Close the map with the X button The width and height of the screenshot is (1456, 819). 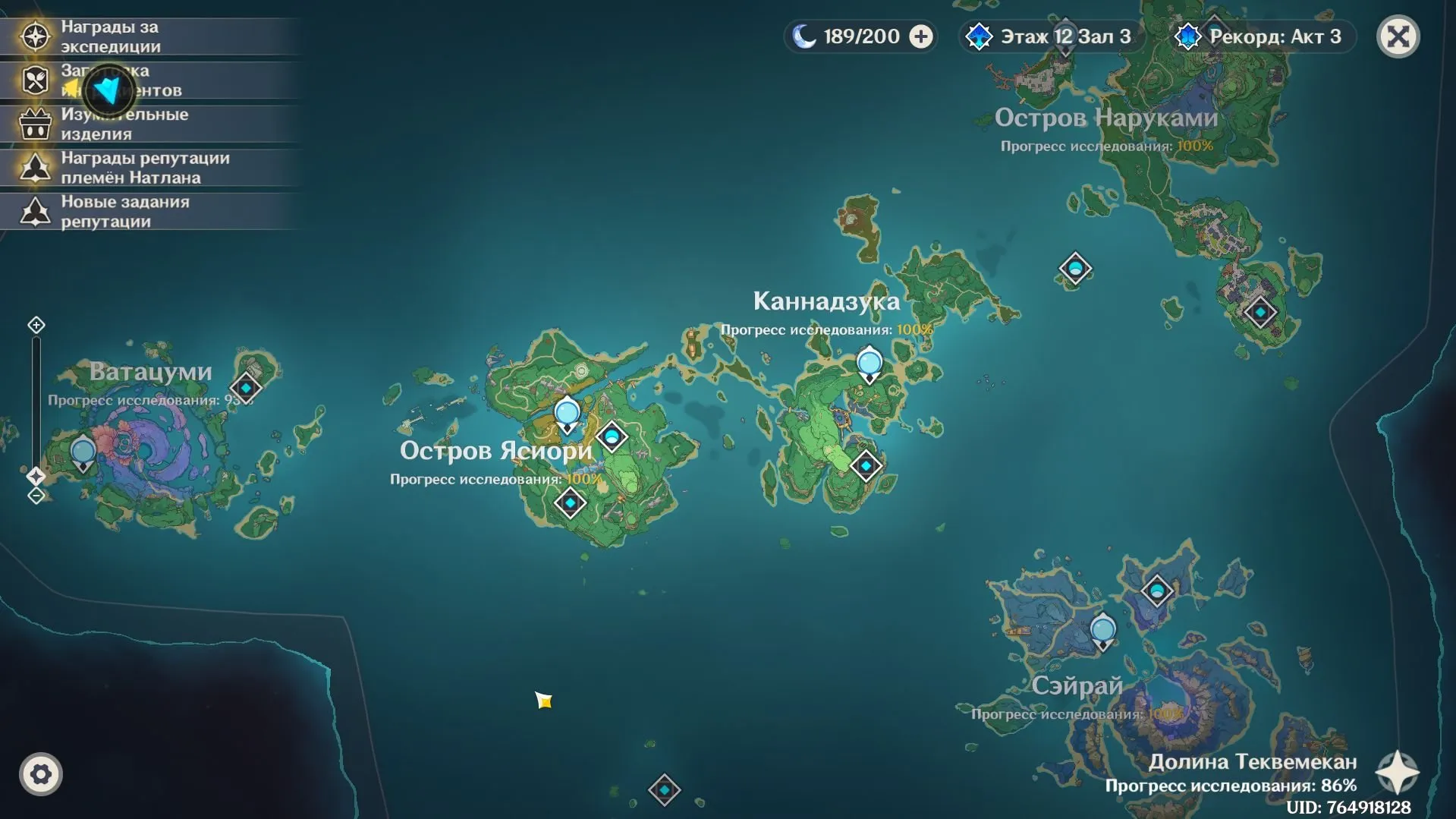click(1398, 36)
